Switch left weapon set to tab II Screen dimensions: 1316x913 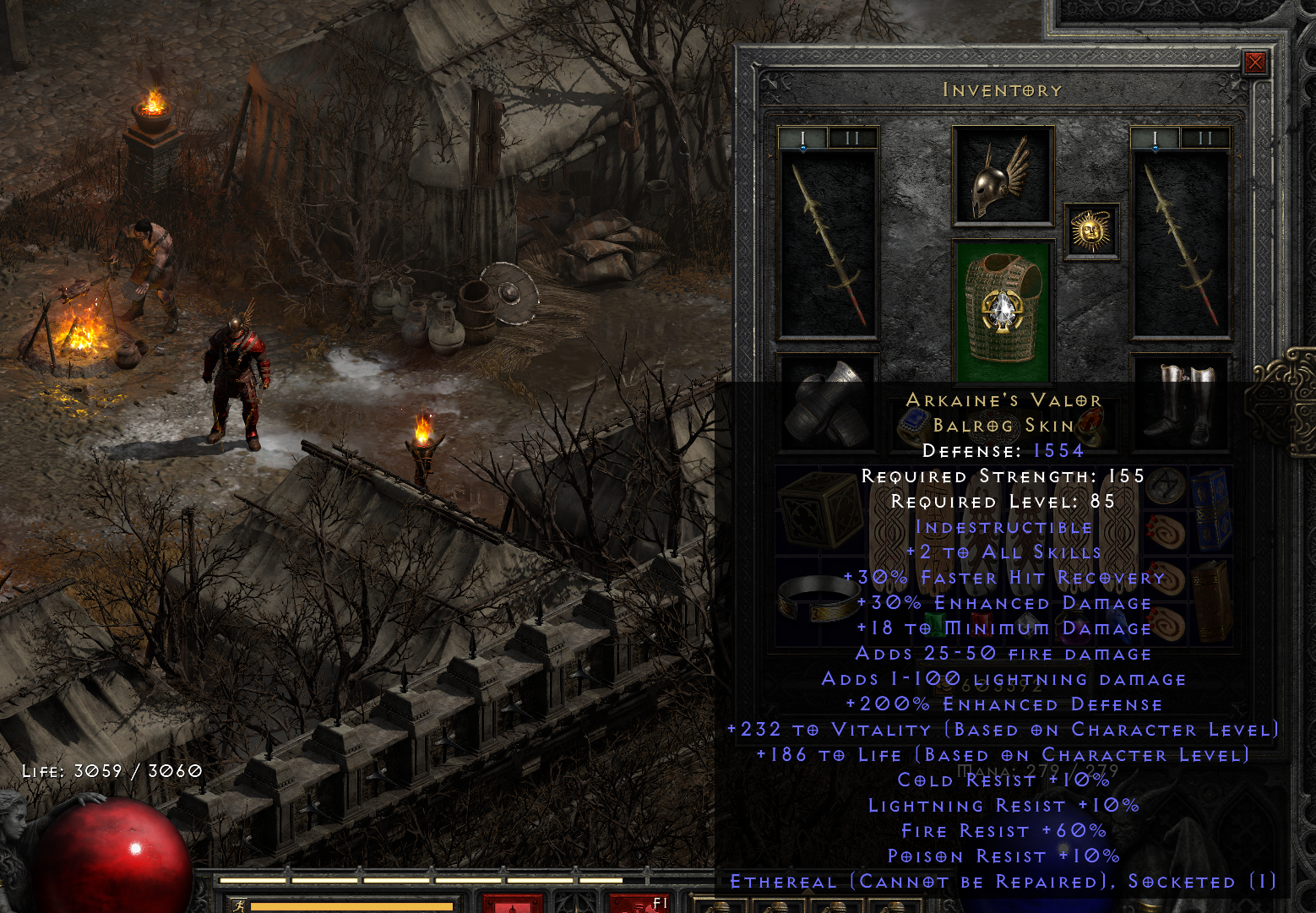click(853, 138)
